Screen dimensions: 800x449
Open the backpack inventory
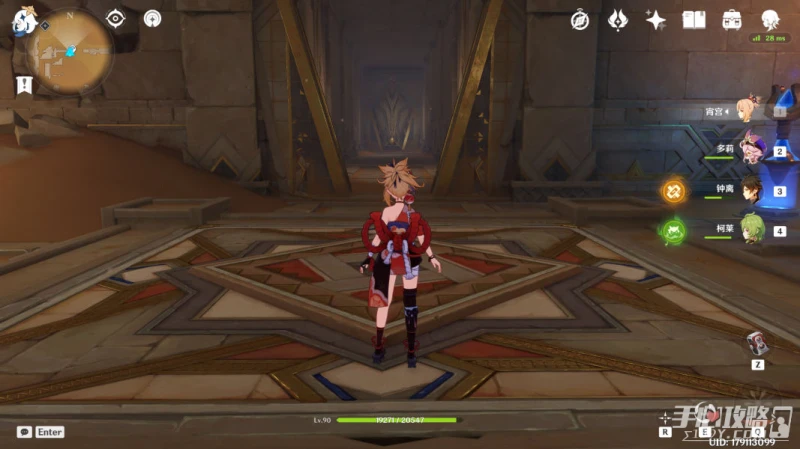732,20
